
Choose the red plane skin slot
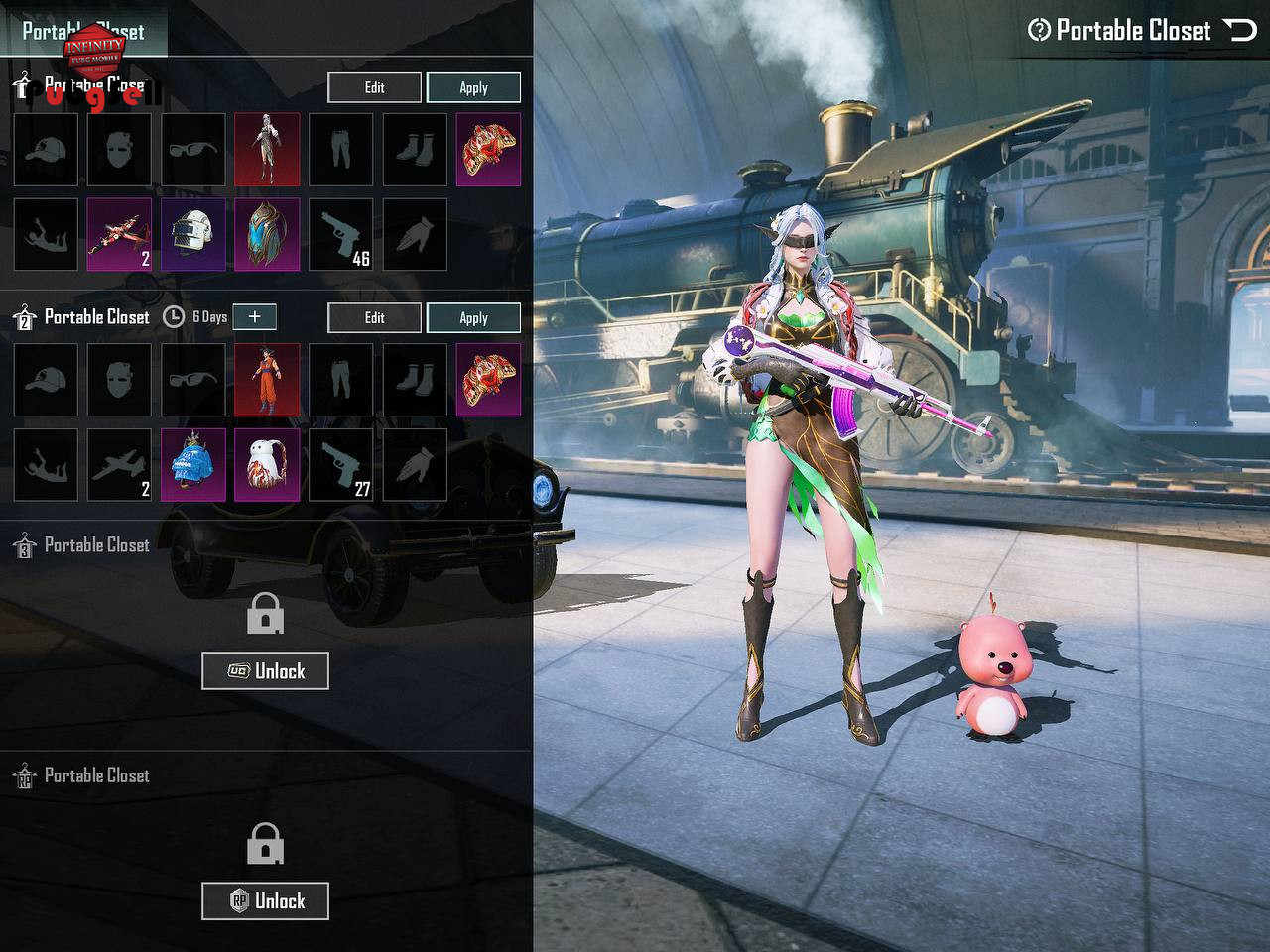click(x=119, y=234)
